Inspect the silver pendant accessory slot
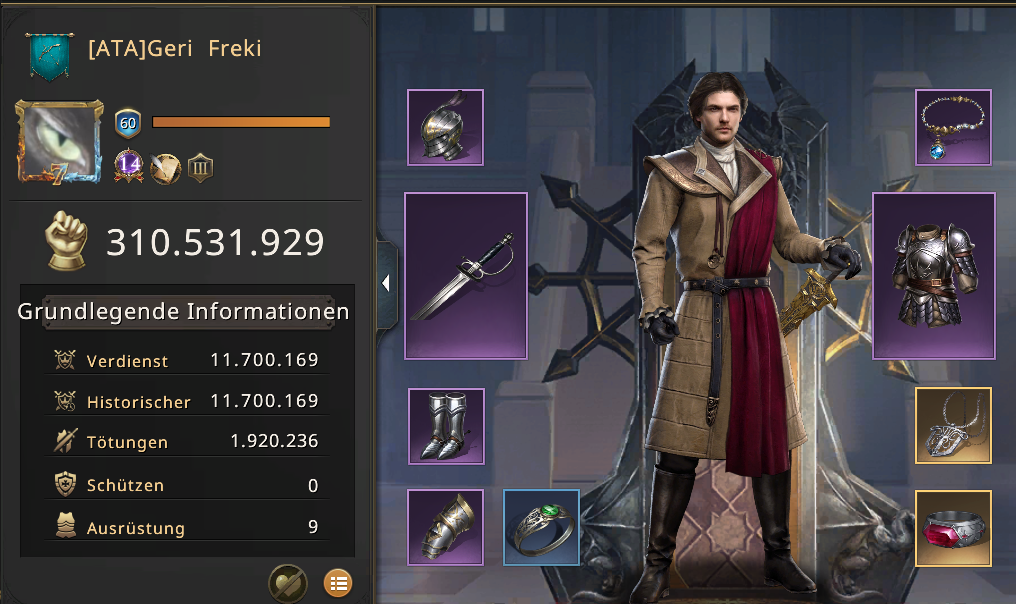Screen dimensions: 1016x604 pos(953,426)
